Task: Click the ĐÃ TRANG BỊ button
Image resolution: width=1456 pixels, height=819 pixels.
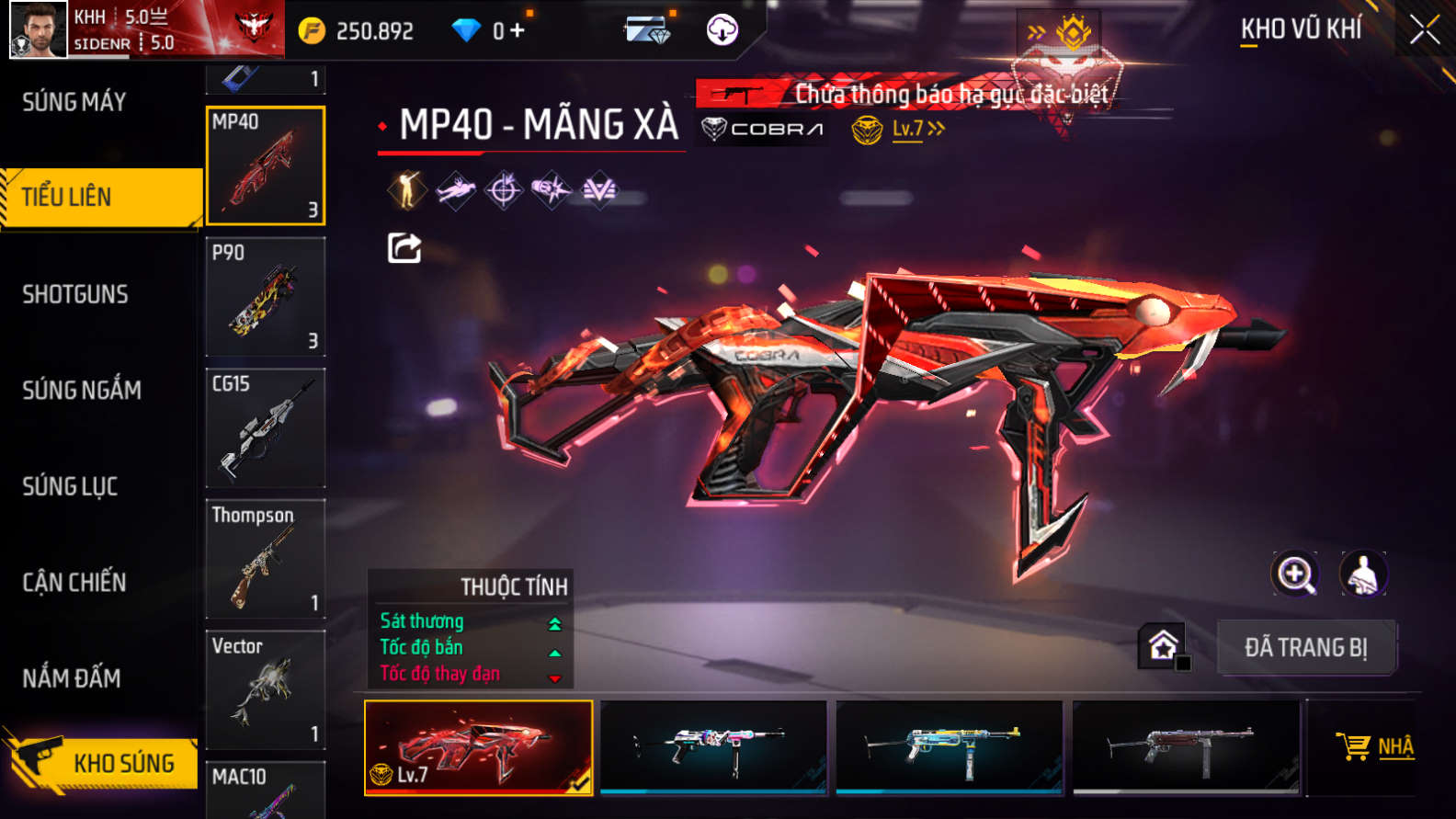Action: coord(1306,648)
